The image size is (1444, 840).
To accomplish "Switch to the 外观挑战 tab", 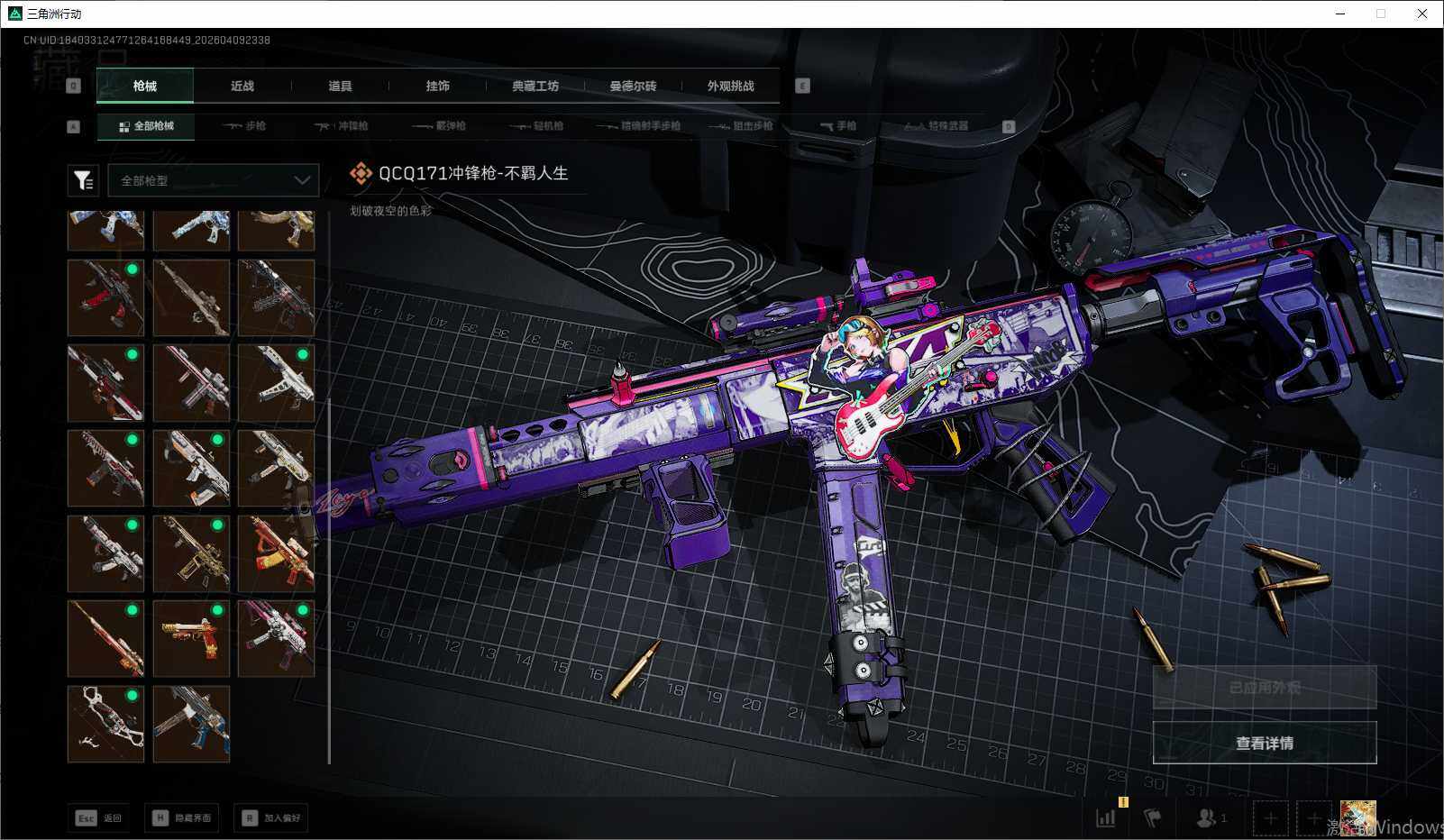I will point(730,87).
